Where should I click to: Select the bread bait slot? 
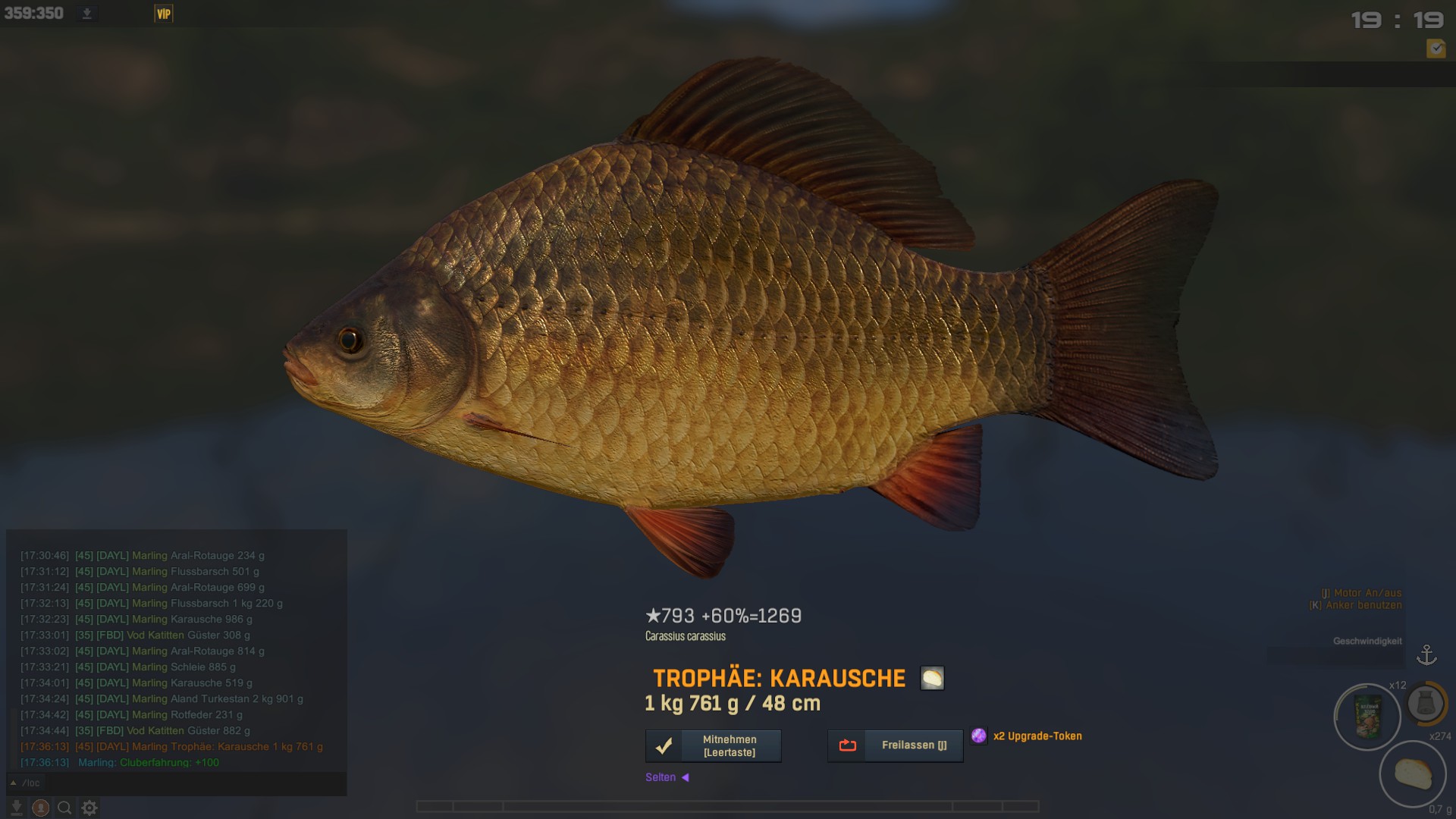[x=1412, y=774]
